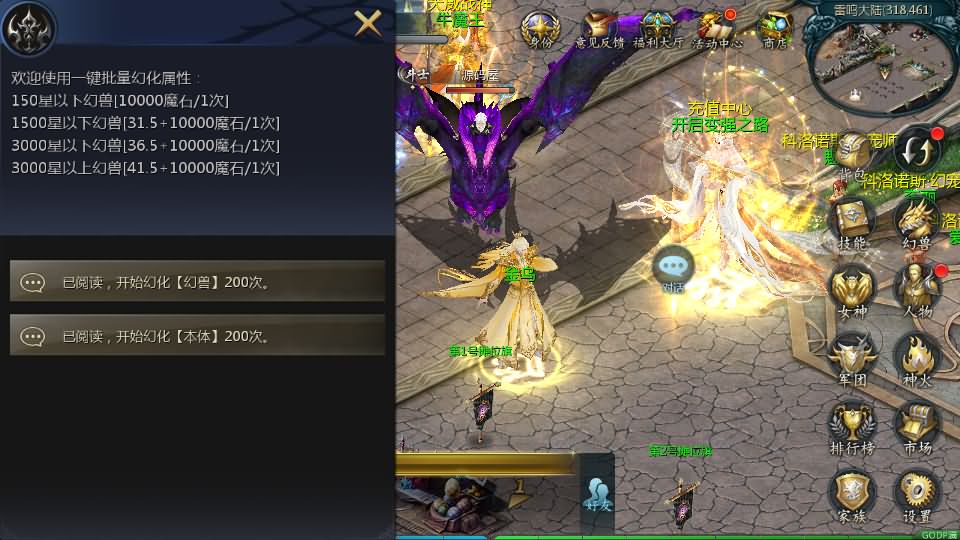Screen dimensions: 960x540
Task: Open the 商店 shop
Action: point(774,29)
